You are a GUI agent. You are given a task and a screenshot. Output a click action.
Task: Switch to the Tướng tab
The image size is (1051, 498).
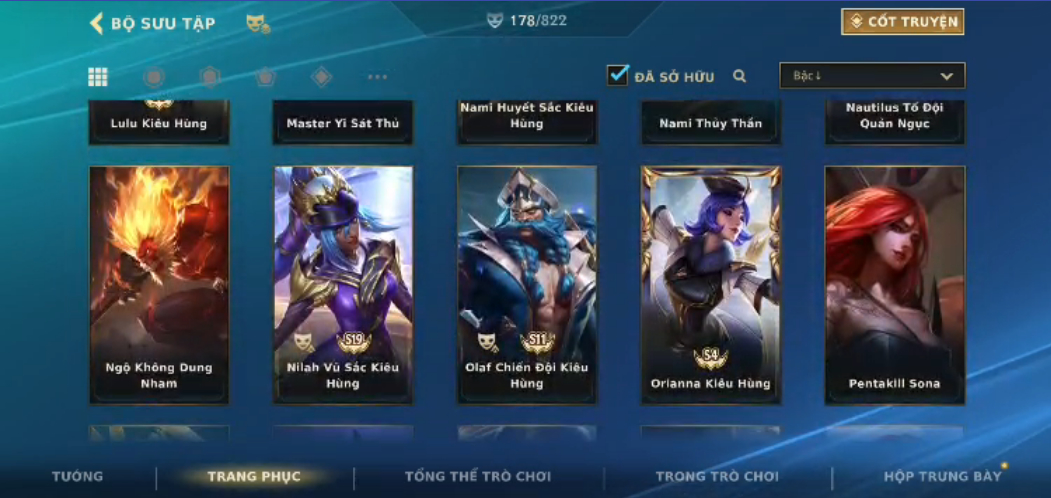coord(77,477)
